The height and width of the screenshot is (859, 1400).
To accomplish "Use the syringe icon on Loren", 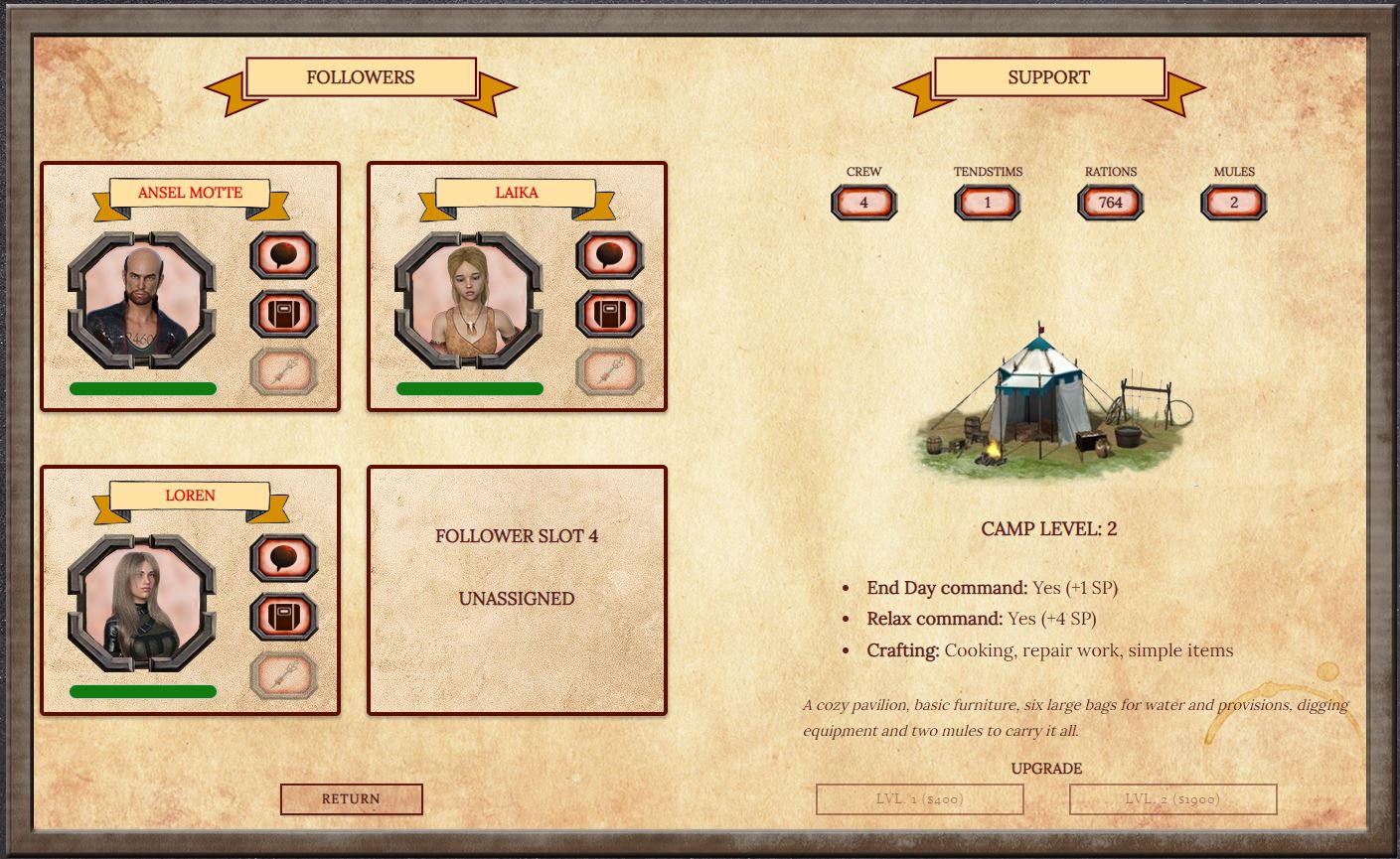I will point(284,675).
